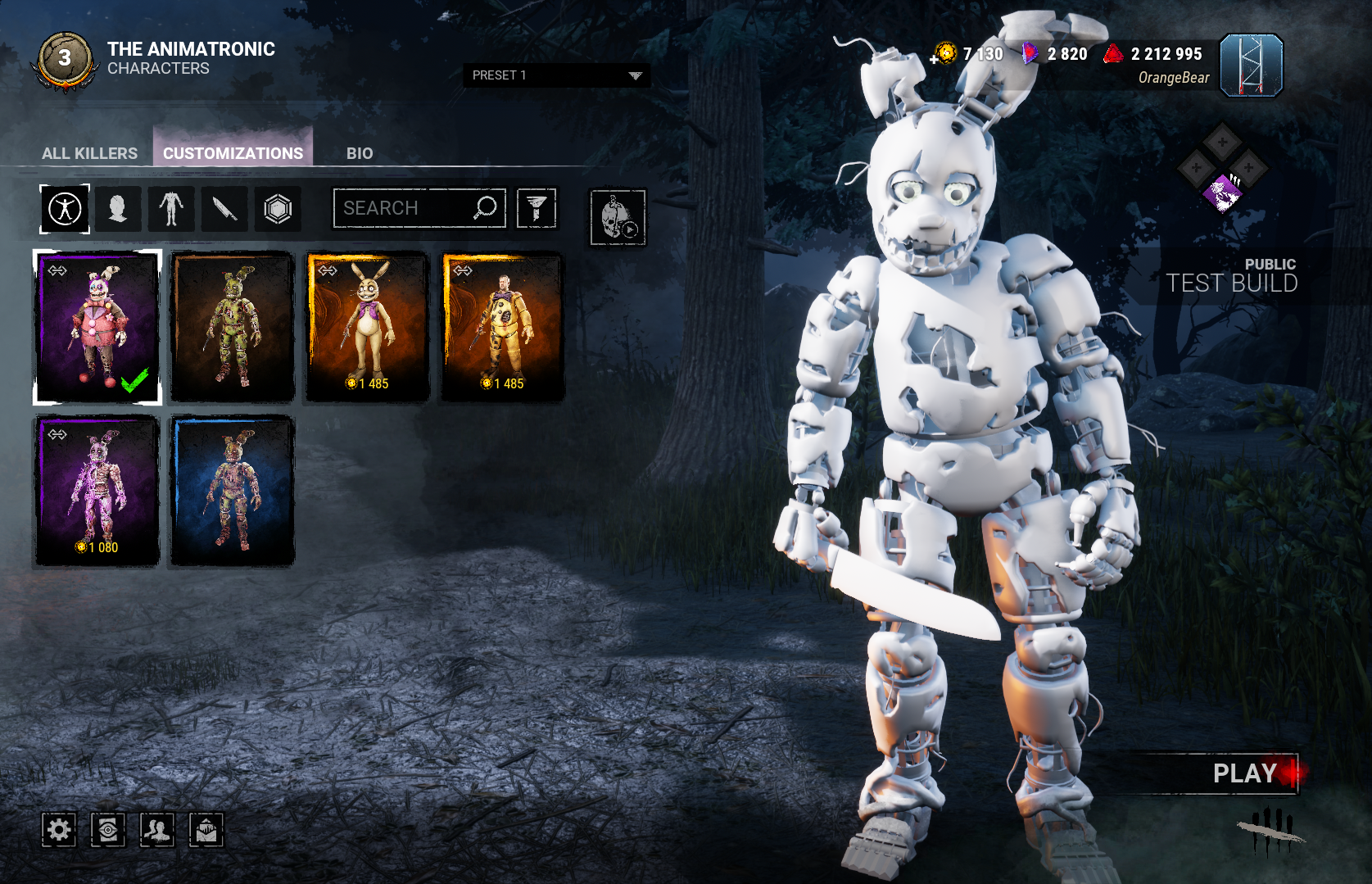Screen dimensions: 1372x884
Task: Select the equipped pink clown rabbit outfit
Action: (97, 327)
